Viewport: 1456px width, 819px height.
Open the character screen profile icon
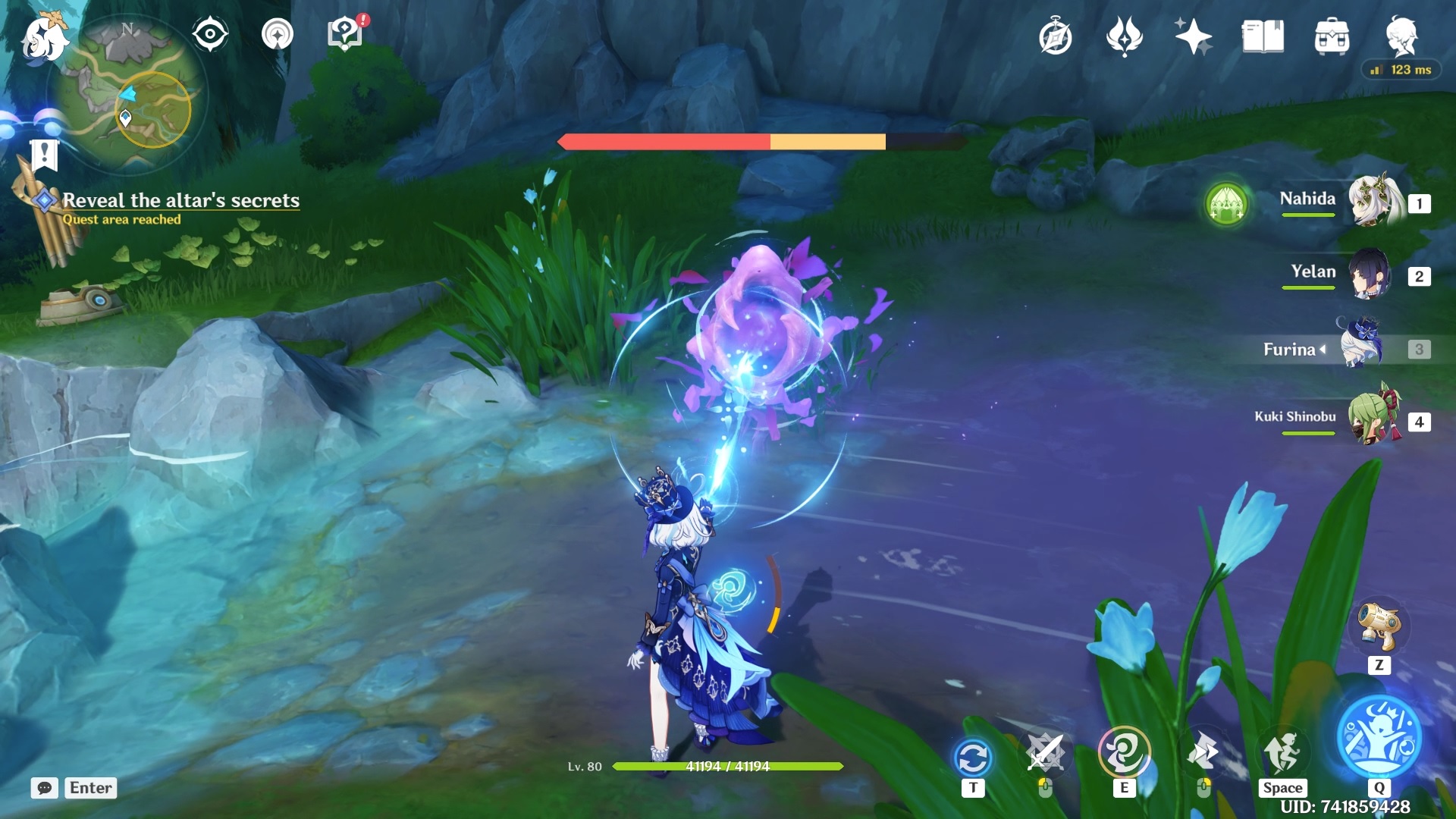[1401, 36]
